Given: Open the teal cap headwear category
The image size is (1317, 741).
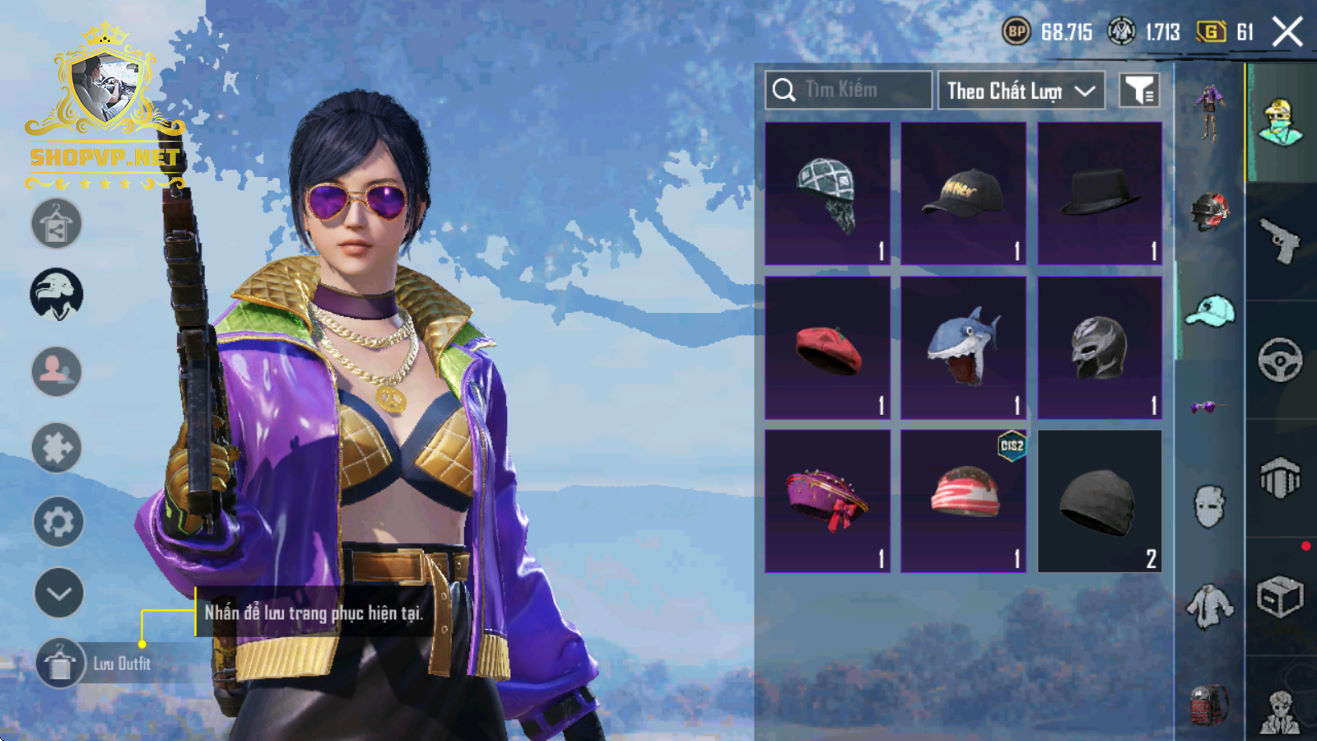Looking at the screenshot, I should point(1209,311).
